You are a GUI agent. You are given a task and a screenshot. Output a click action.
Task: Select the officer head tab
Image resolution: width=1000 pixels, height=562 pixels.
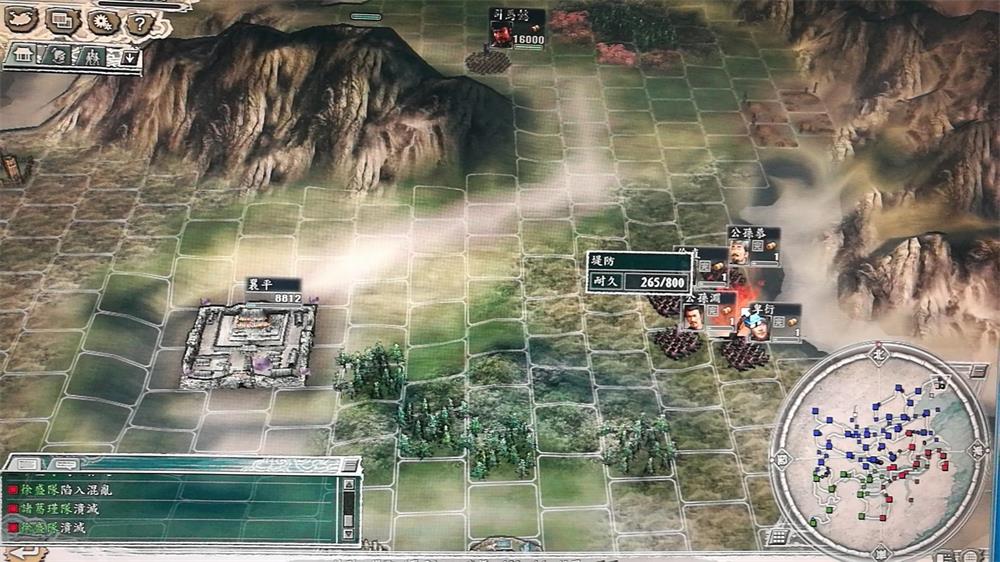[x=59, y=56]
